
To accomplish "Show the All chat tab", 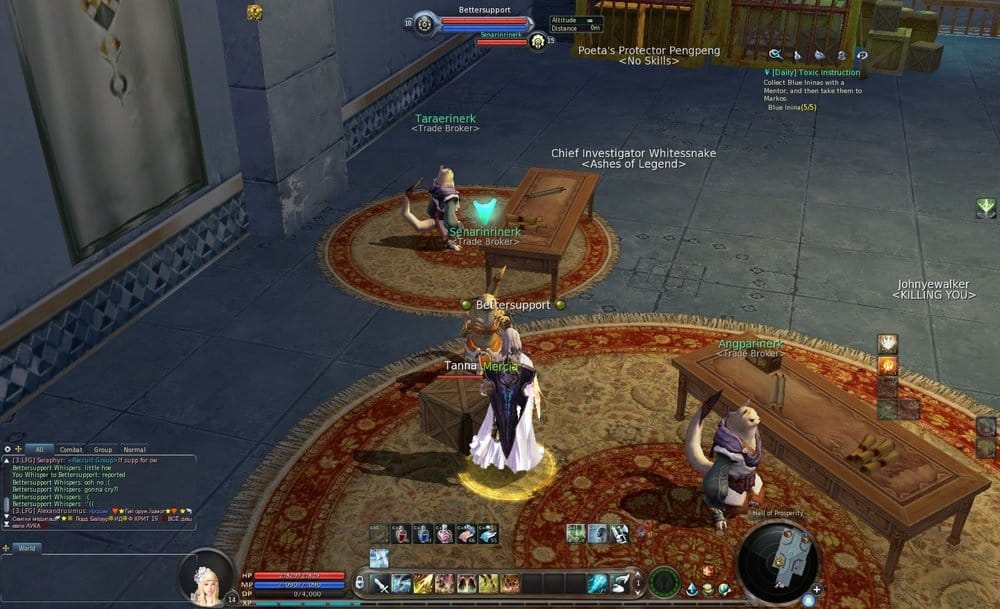I will [x=39, y=450].
